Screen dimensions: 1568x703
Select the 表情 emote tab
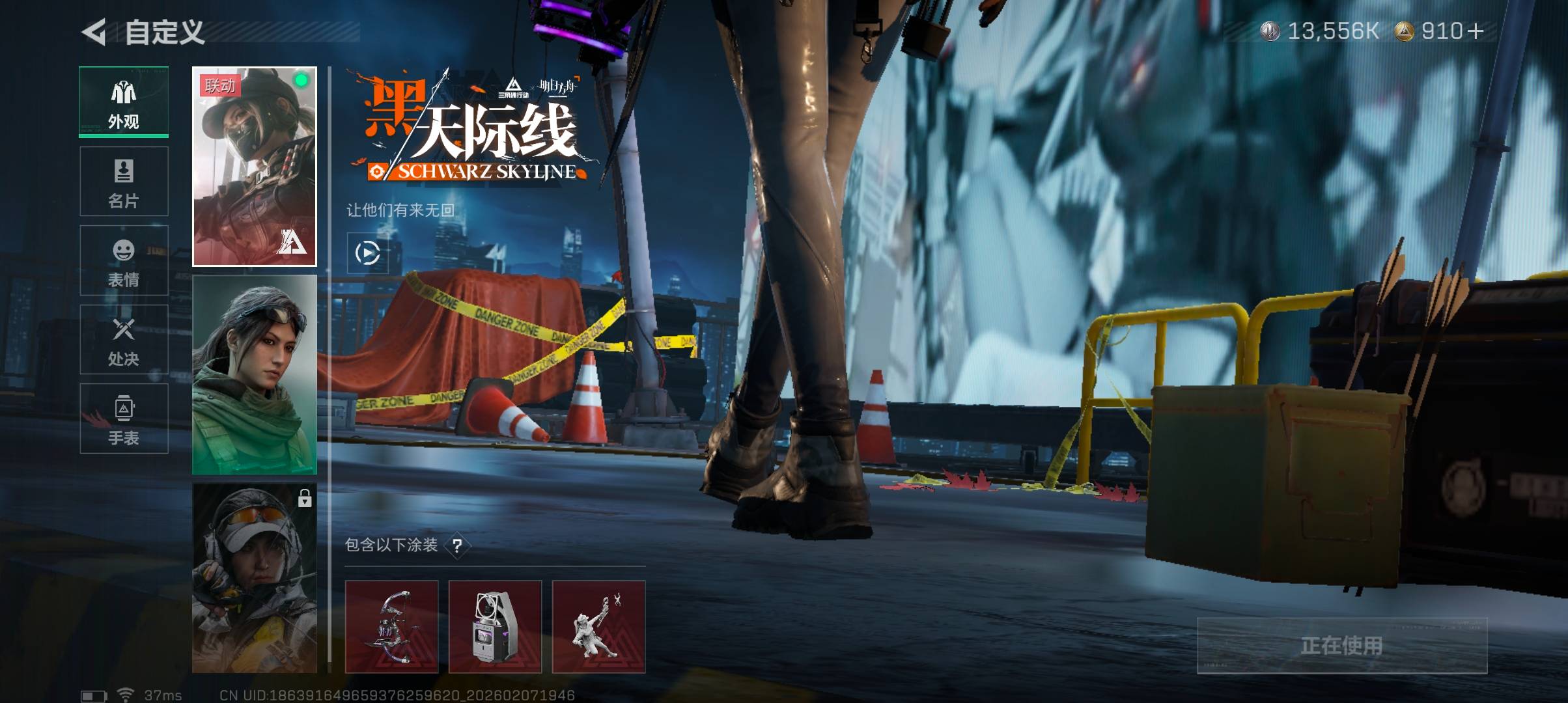124,260
